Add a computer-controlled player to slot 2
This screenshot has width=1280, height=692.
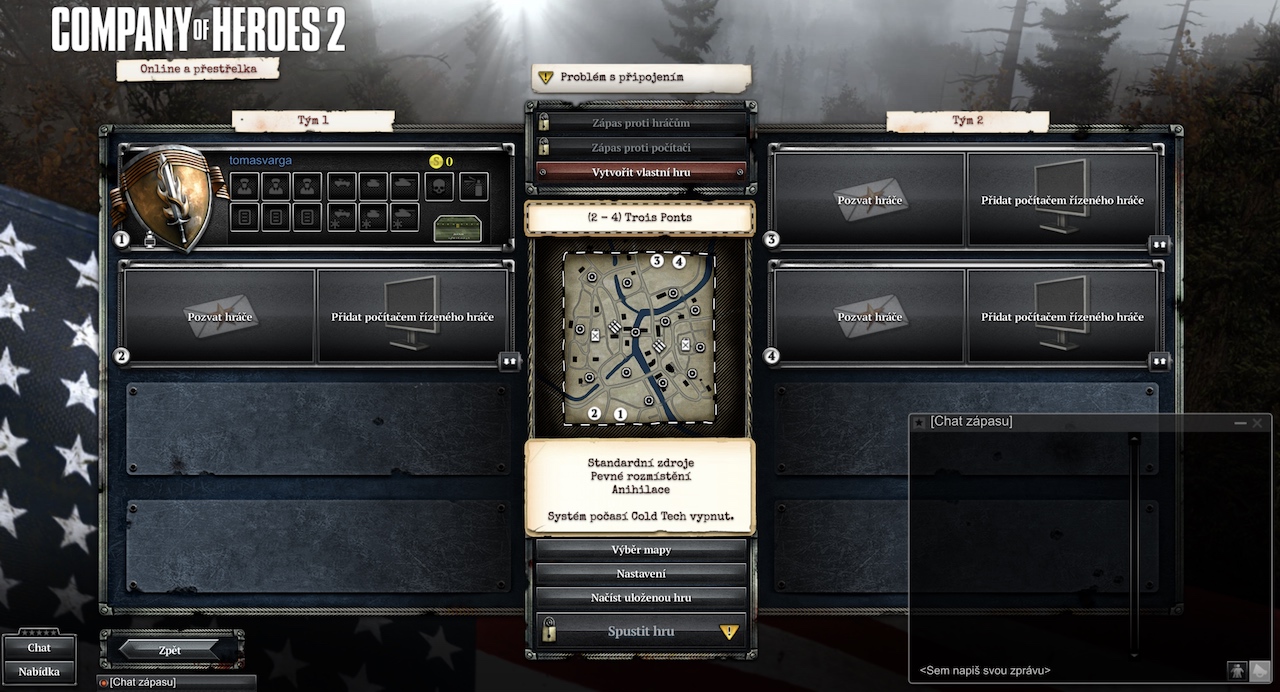tap(413, 317)
